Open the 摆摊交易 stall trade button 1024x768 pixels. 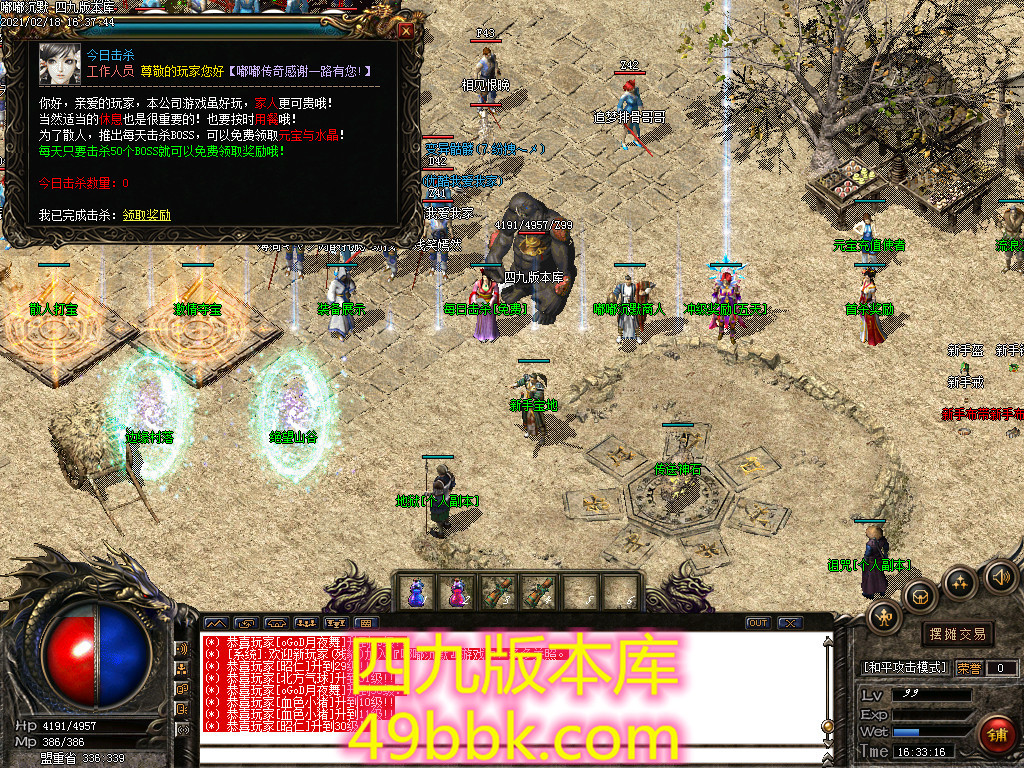(x=957, y=634)
